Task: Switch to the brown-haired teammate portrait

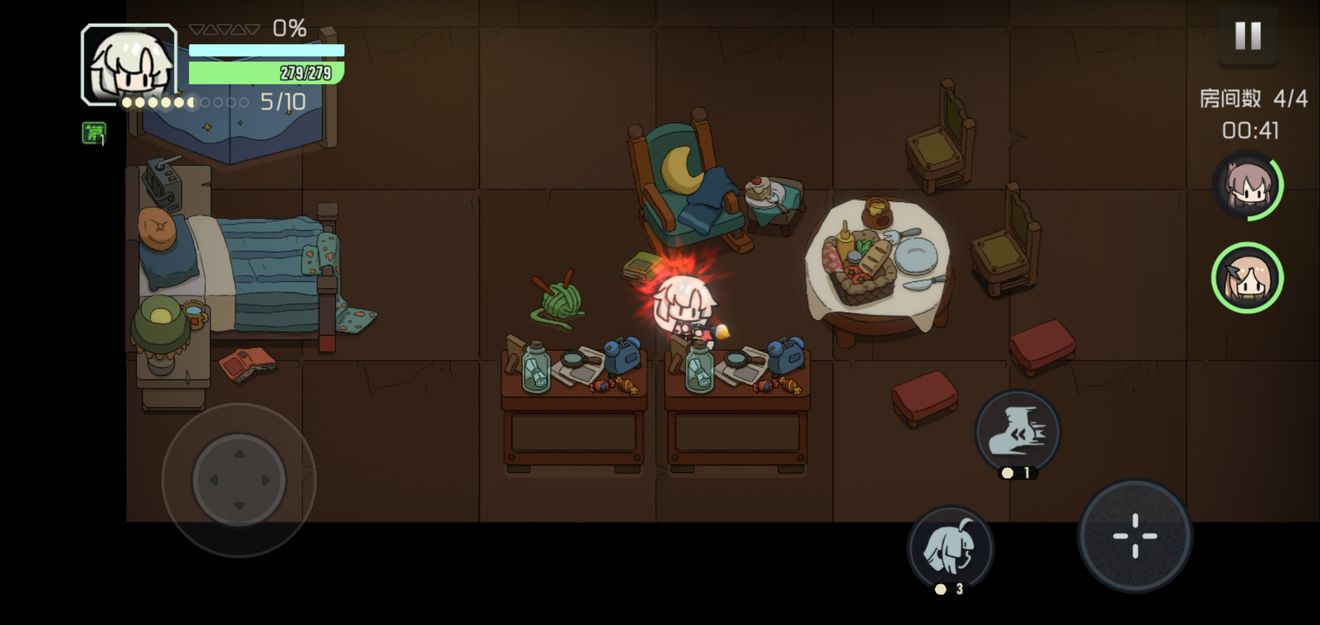Action: click(1247, 186)
